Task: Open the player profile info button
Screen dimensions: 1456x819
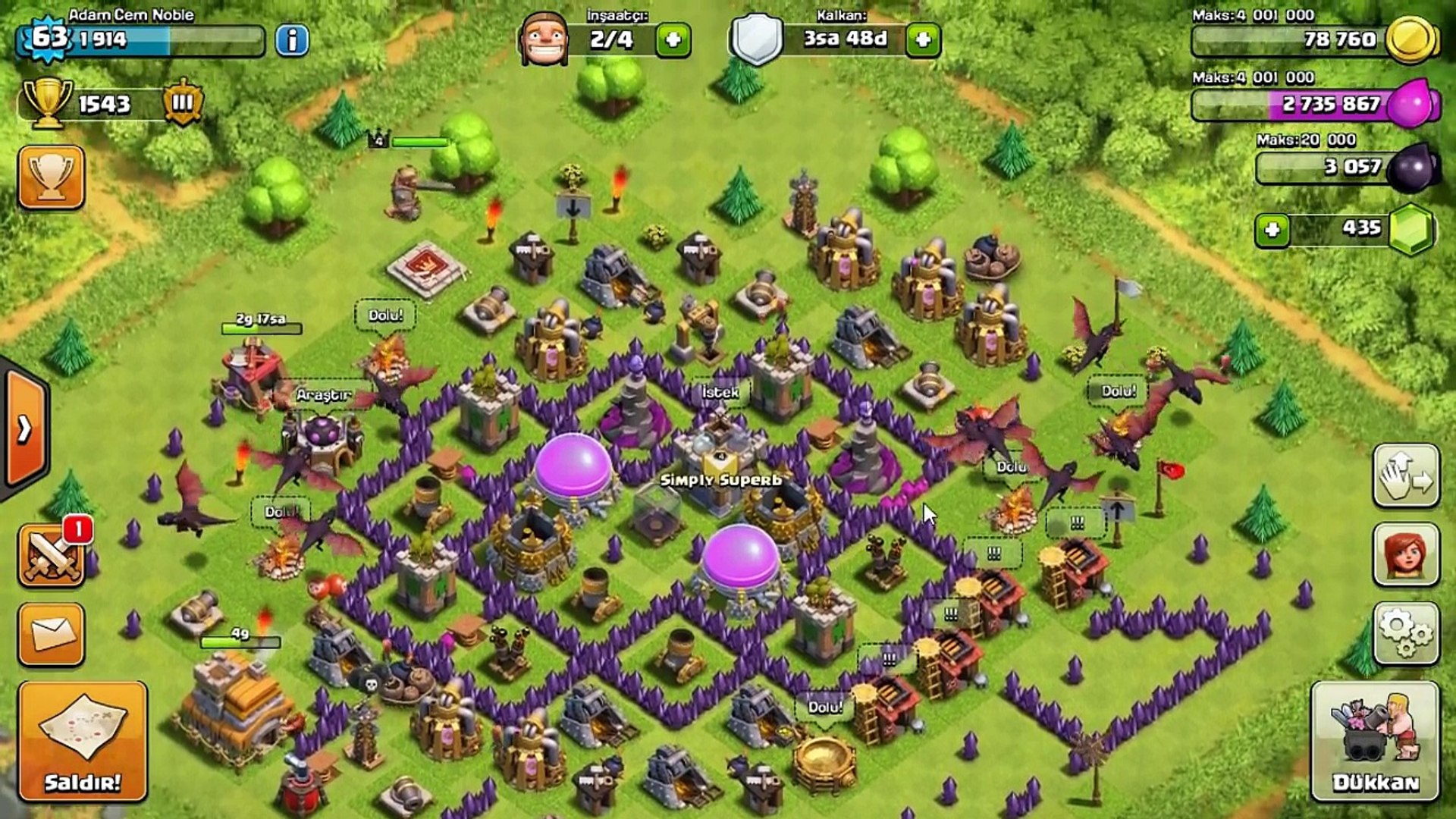Action: pos(292,40)
